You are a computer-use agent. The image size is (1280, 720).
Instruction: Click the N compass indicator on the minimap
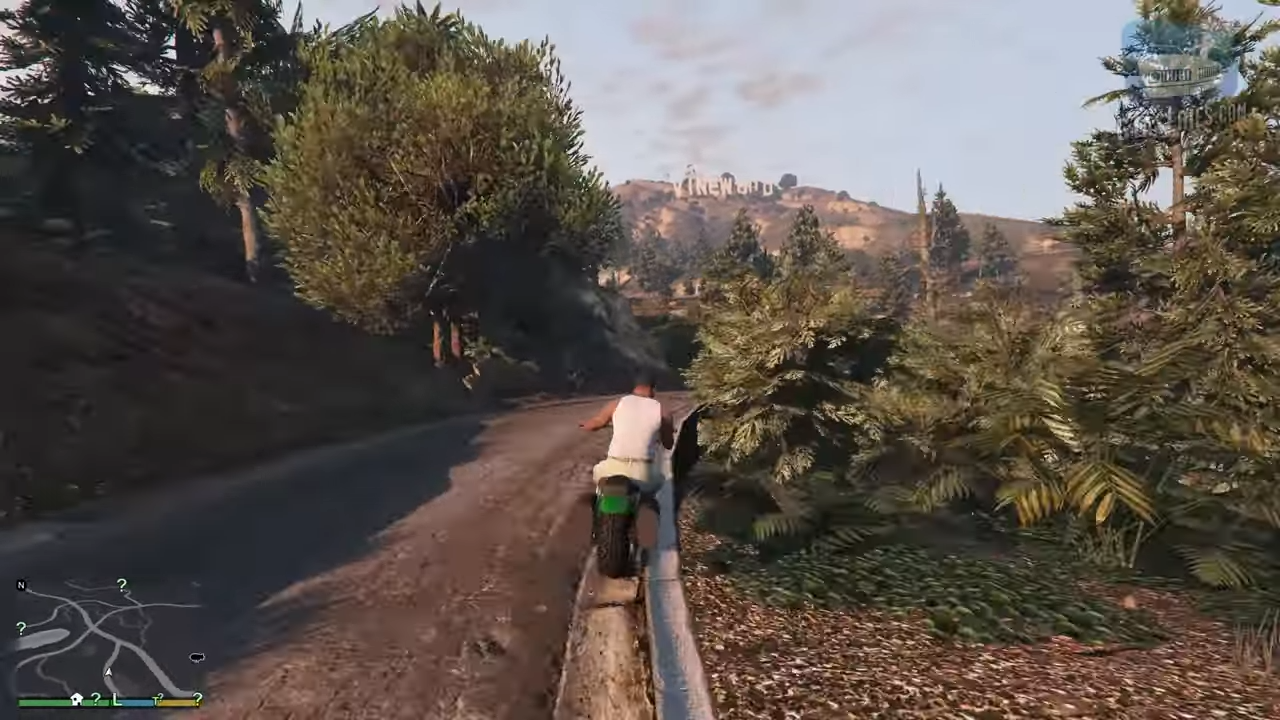21,585
